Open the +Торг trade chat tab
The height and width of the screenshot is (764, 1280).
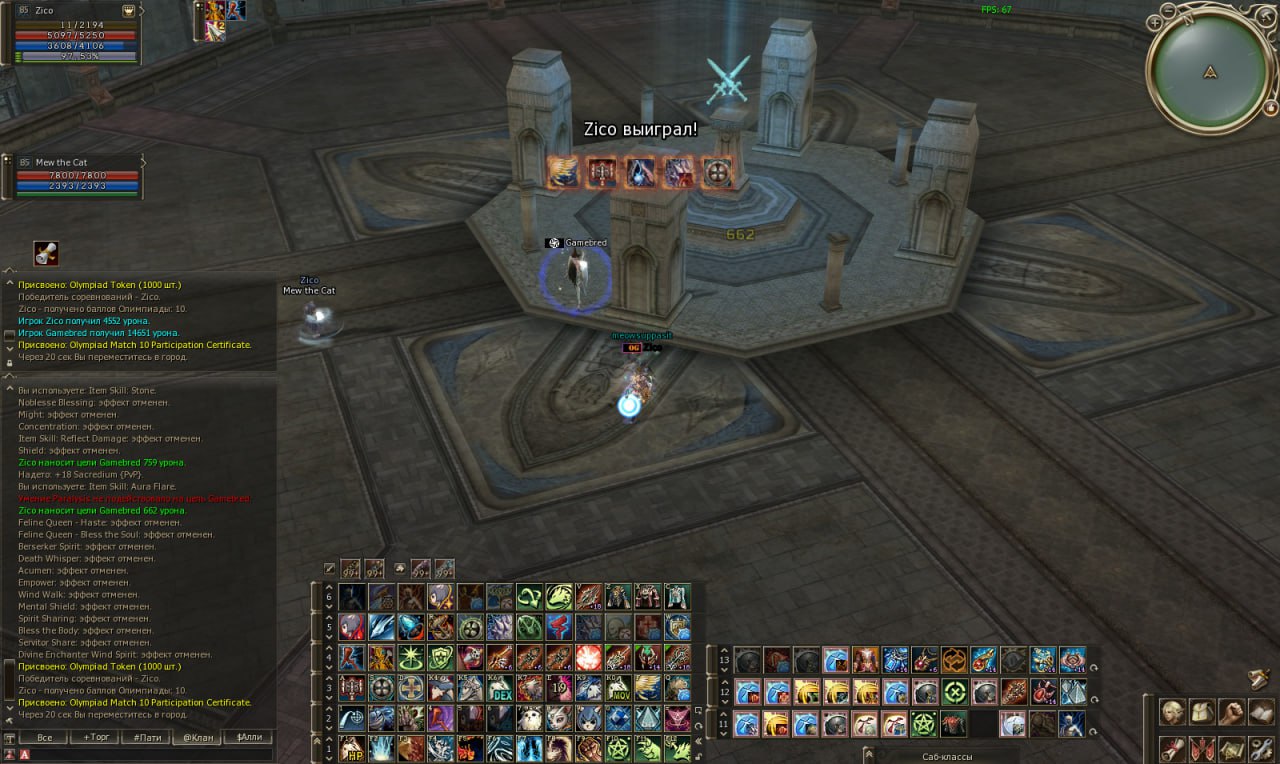click(96, 737)
